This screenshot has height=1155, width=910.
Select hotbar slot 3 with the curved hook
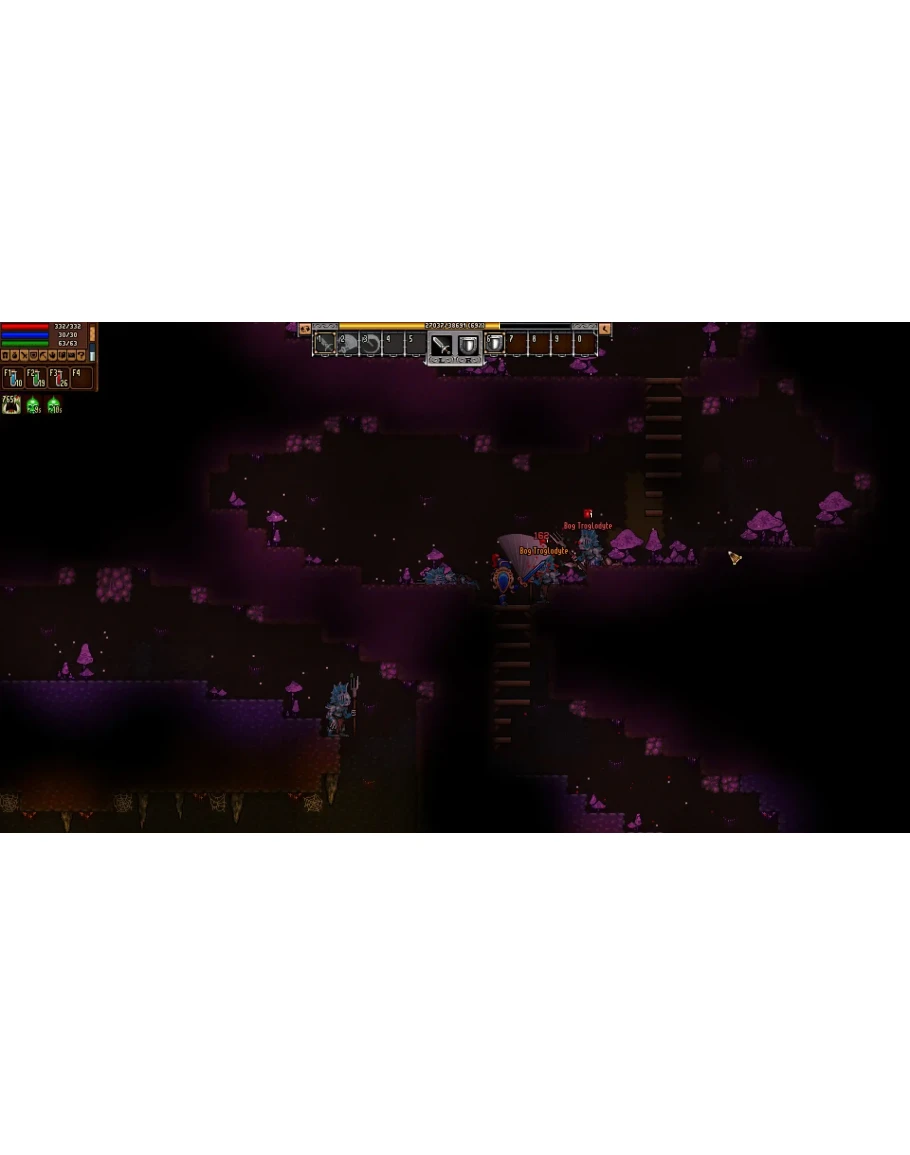(371, 343)
